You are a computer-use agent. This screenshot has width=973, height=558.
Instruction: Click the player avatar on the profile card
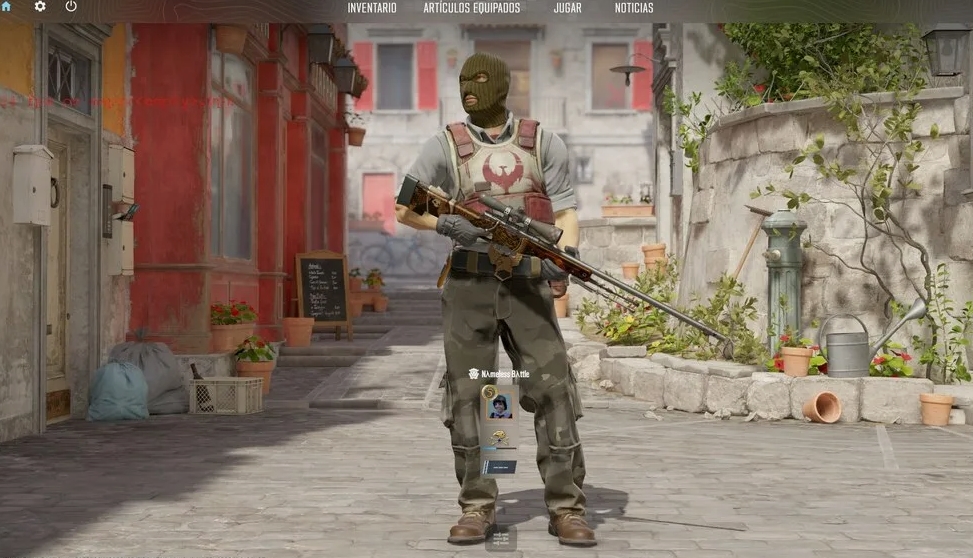point(500,406)
